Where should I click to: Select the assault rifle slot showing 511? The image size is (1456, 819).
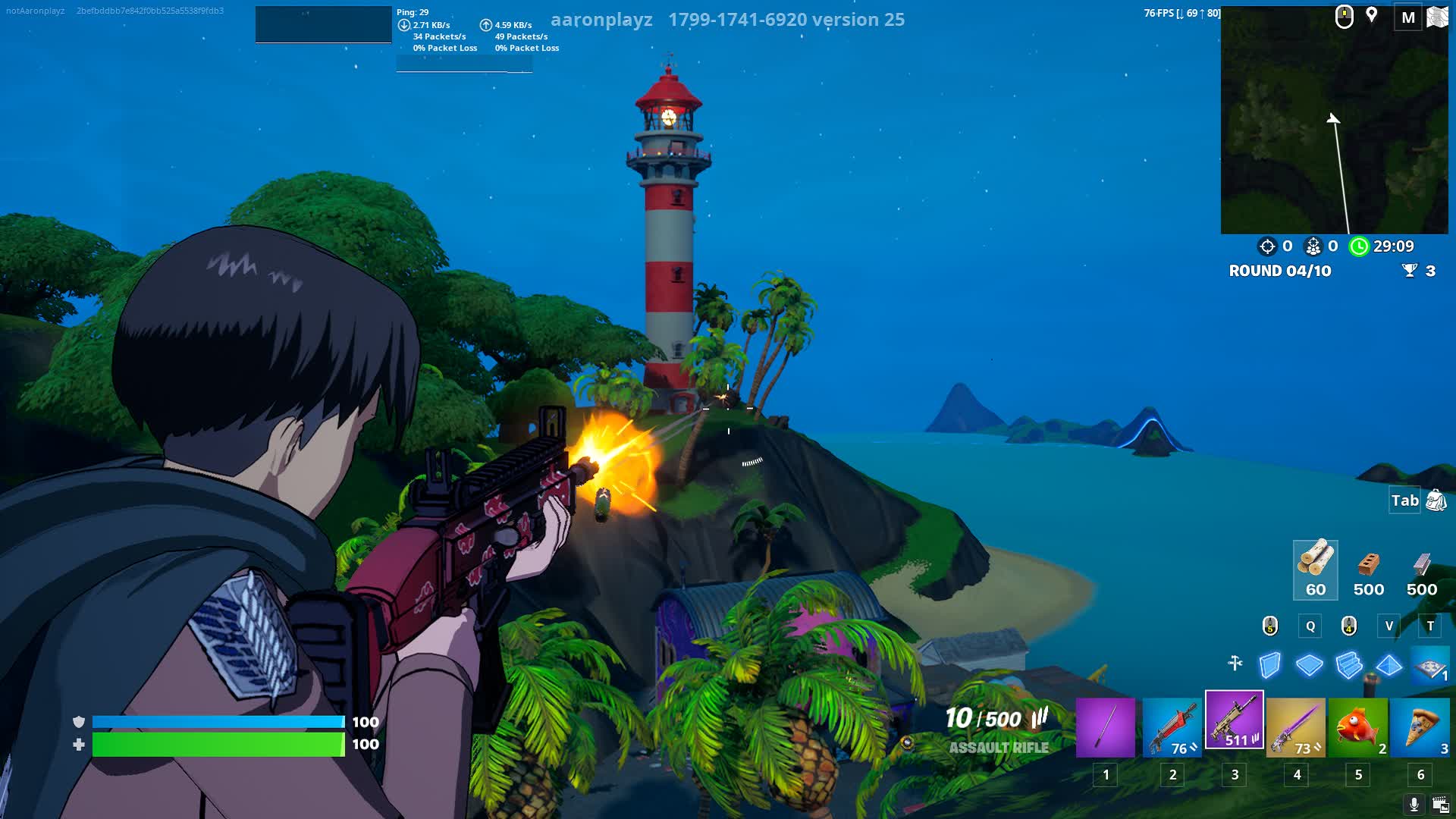(1235, 720)
